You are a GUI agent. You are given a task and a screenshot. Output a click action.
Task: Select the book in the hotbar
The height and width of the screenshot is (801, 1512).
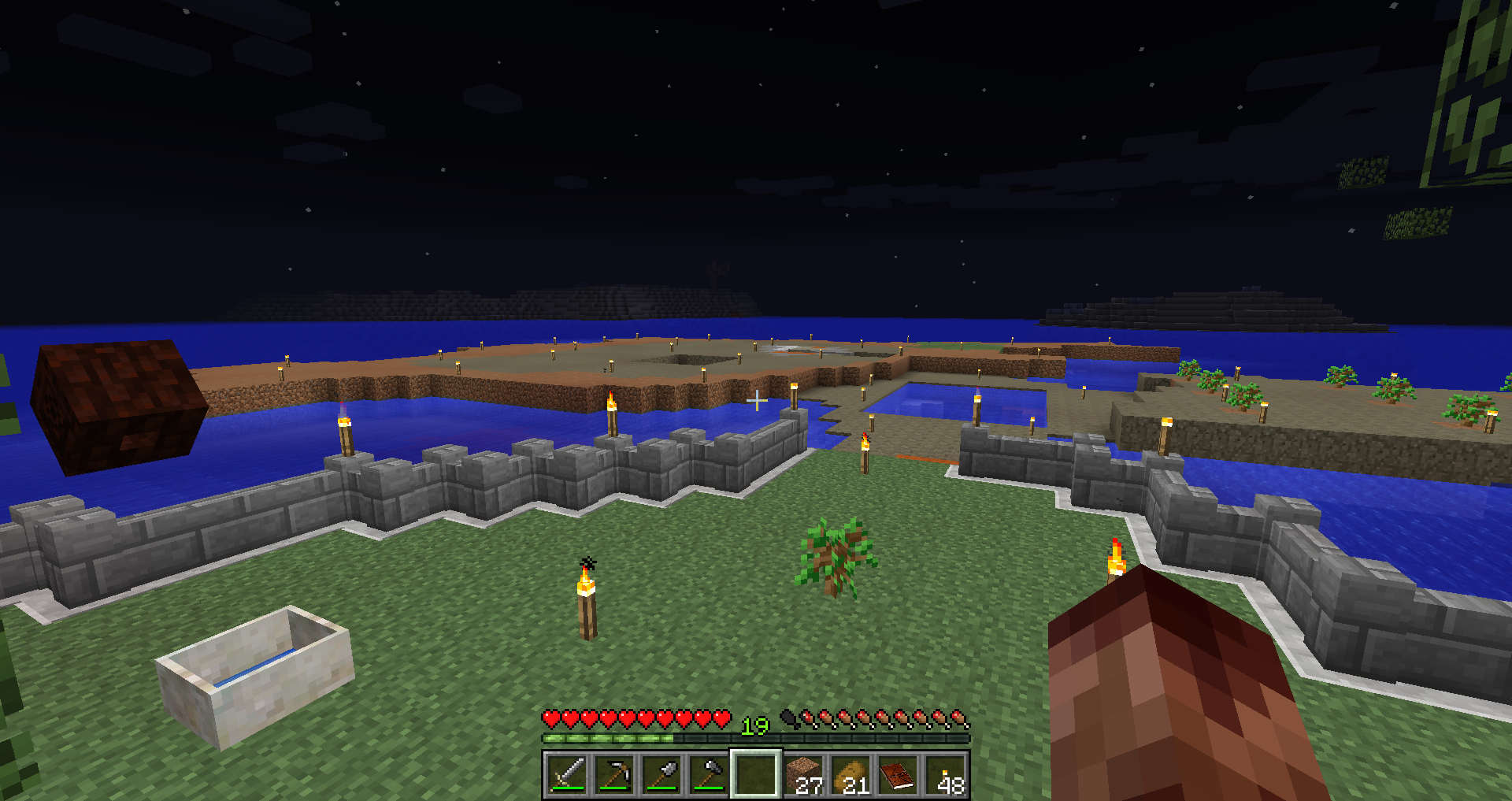pos(899,774)
